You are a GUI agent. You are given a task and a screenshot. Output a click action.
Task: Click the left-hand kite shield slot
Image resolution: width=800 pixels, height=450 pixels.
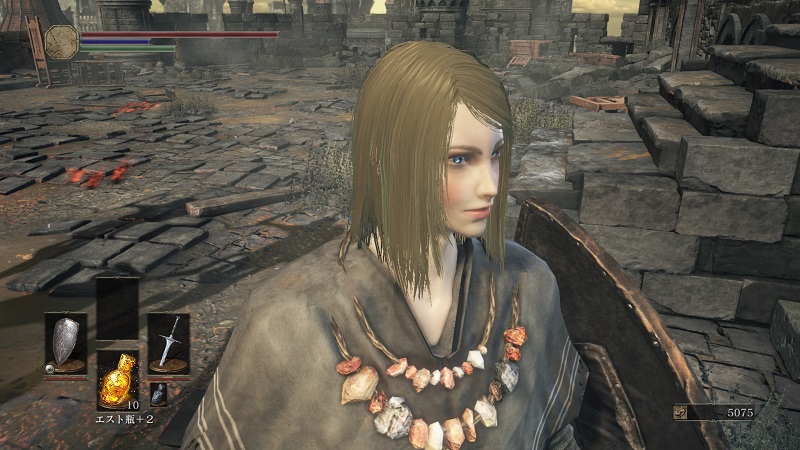click(x=66, y=343)
